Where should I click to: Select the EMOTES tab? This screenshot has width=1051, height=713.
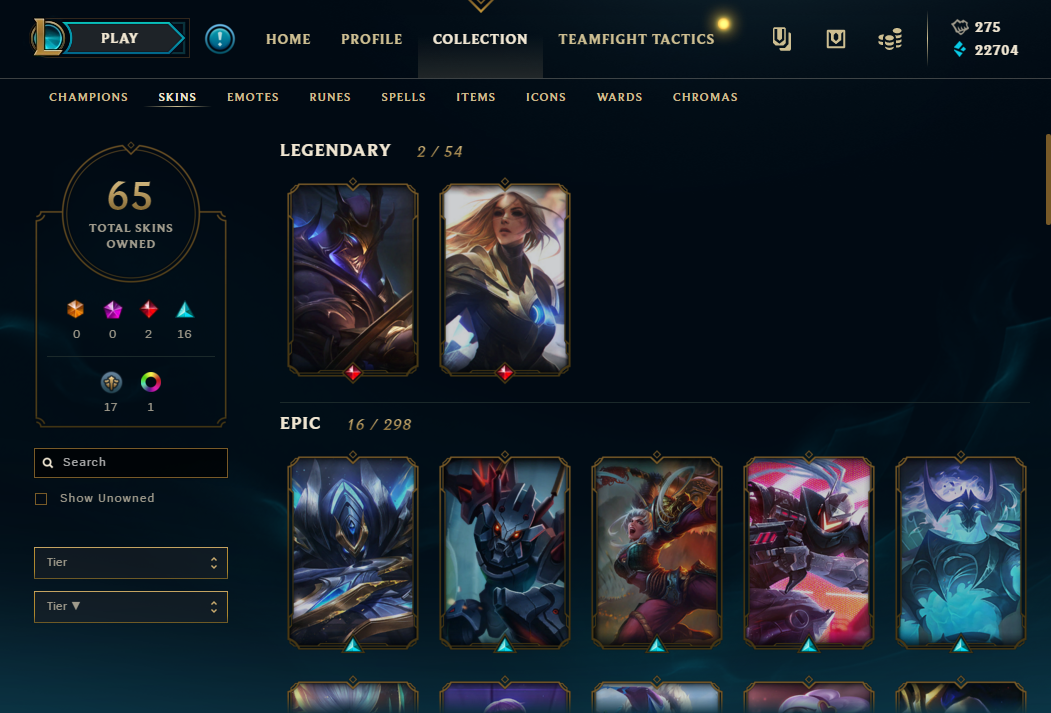point(253,97)
